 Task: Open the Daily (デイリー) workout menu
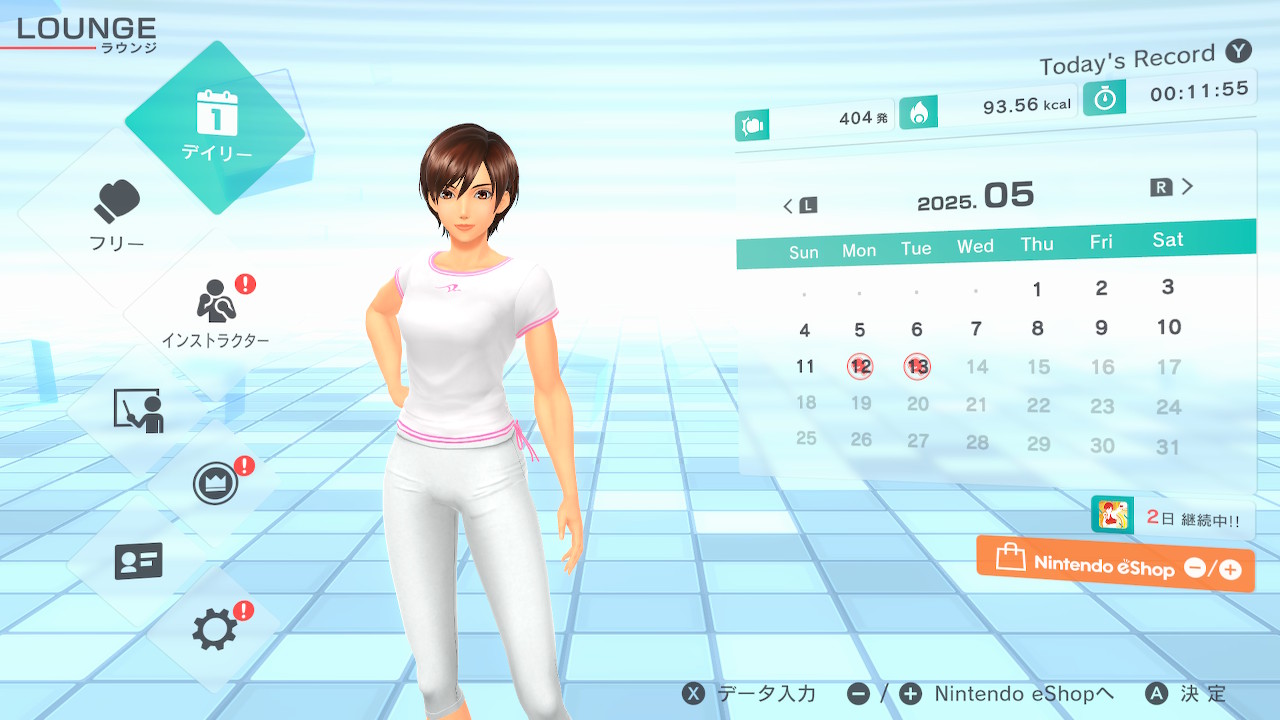pyautogui.click(x=215, y=127)
